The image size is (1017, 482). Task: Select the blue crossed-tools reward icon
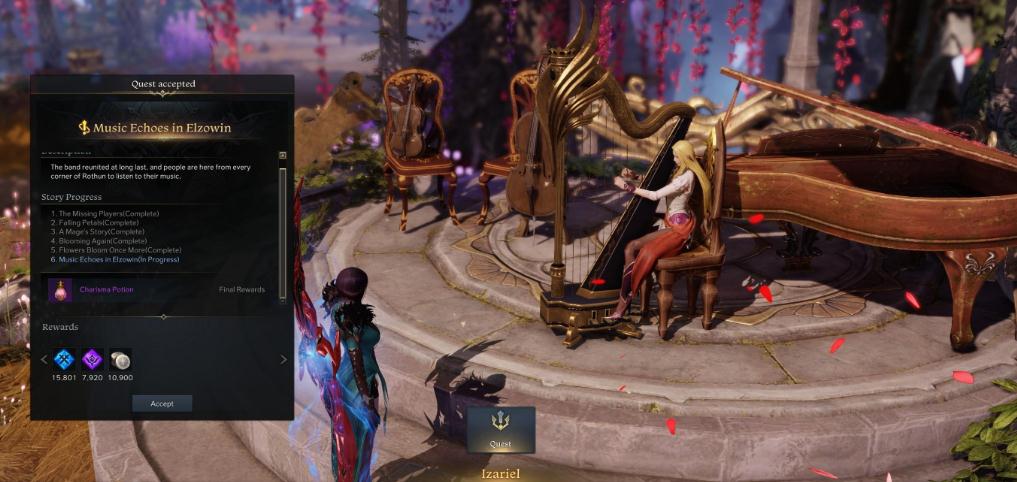[x=64, y=360]
